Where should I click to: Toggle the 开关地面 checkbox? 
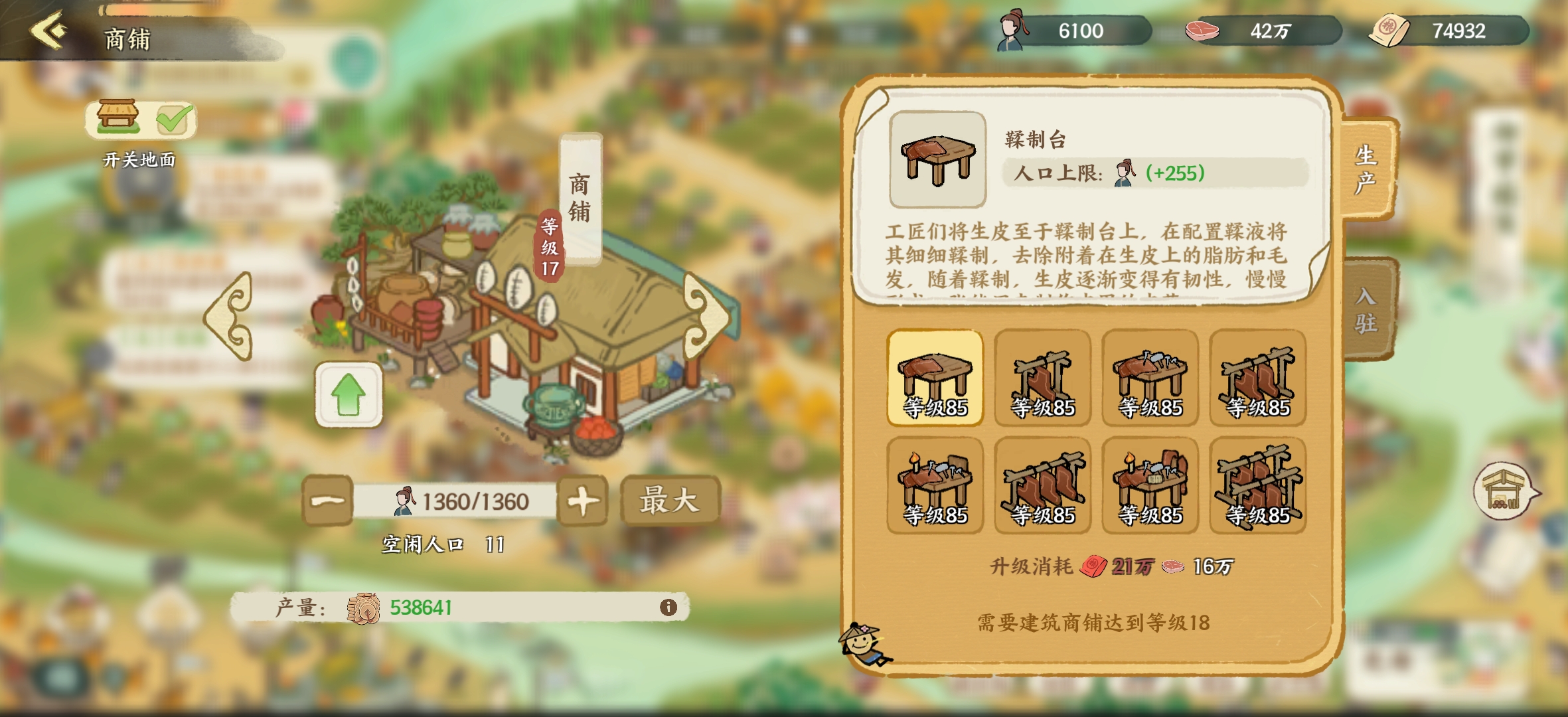(x=174, y=119)
